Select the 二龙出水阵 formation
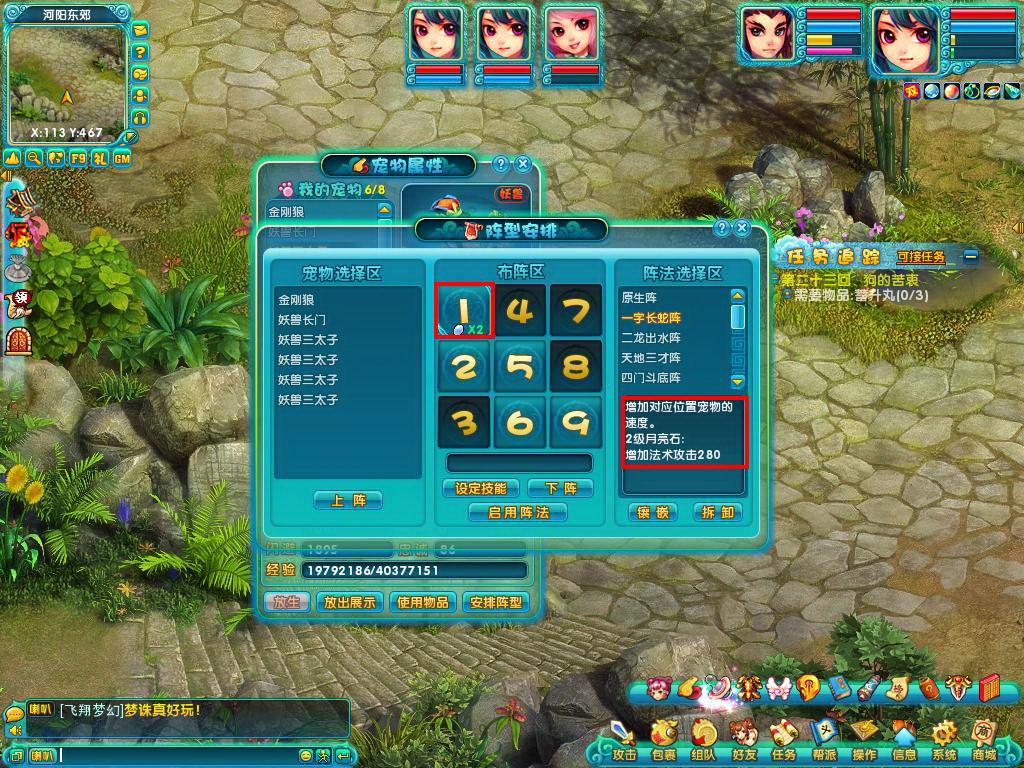Viewport: 1024px width, 768px height. [651, 338]
